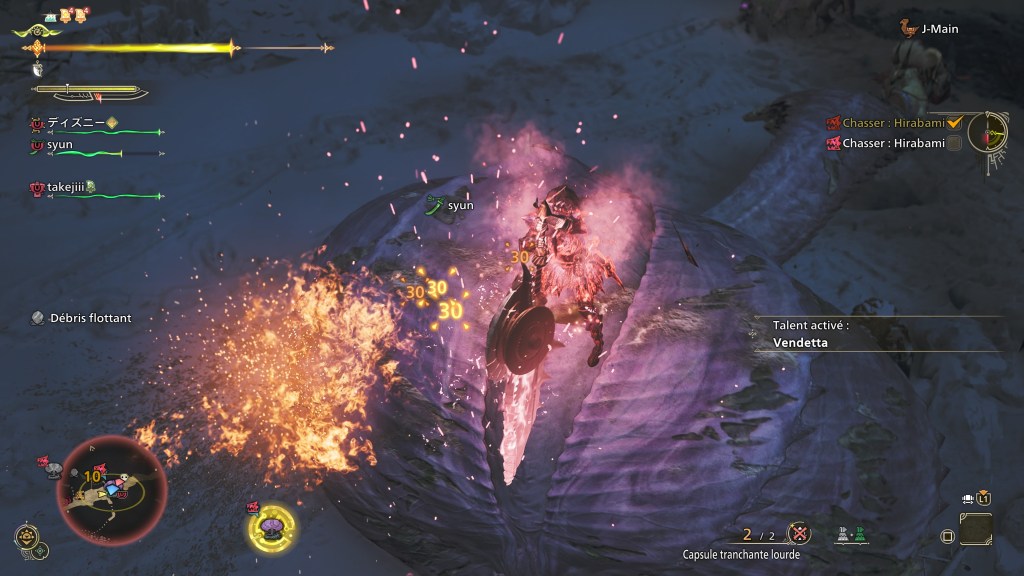
Task: Select party member syun in the party list
Action: [x=59, y=144]
